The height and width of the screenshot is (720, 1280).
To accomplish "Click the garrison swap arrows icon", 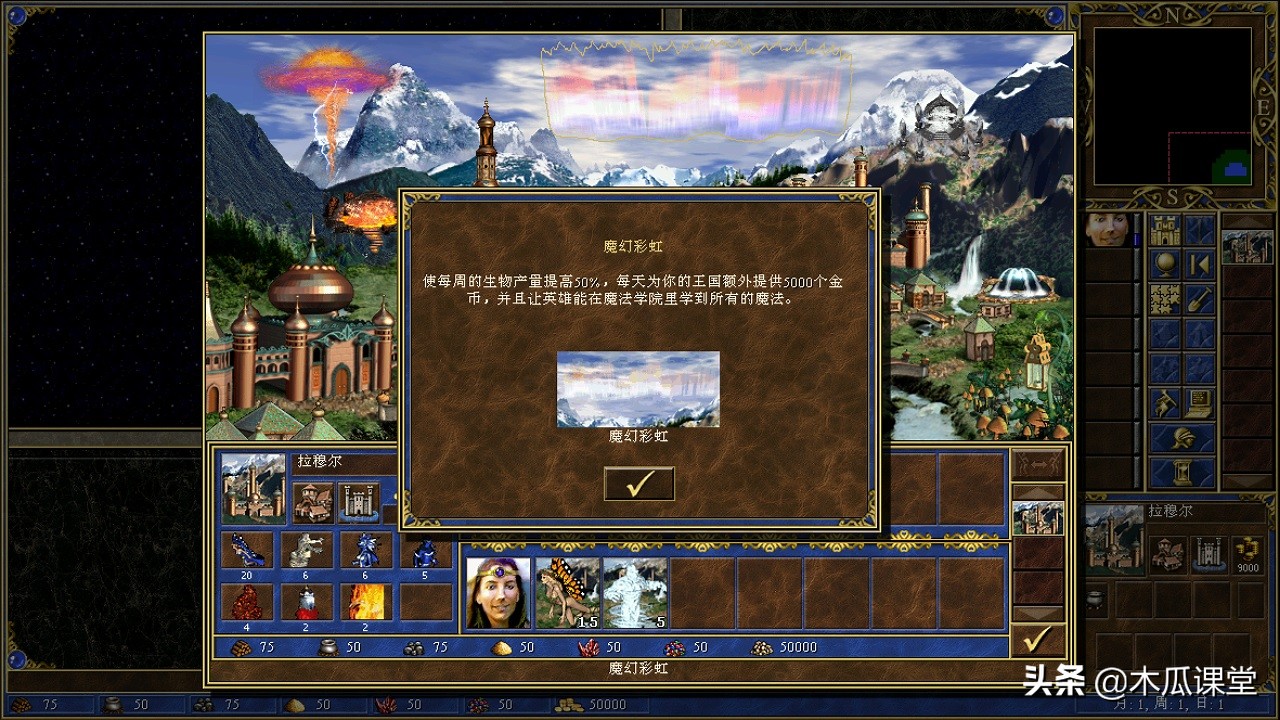I will [x=1038, y=463].
